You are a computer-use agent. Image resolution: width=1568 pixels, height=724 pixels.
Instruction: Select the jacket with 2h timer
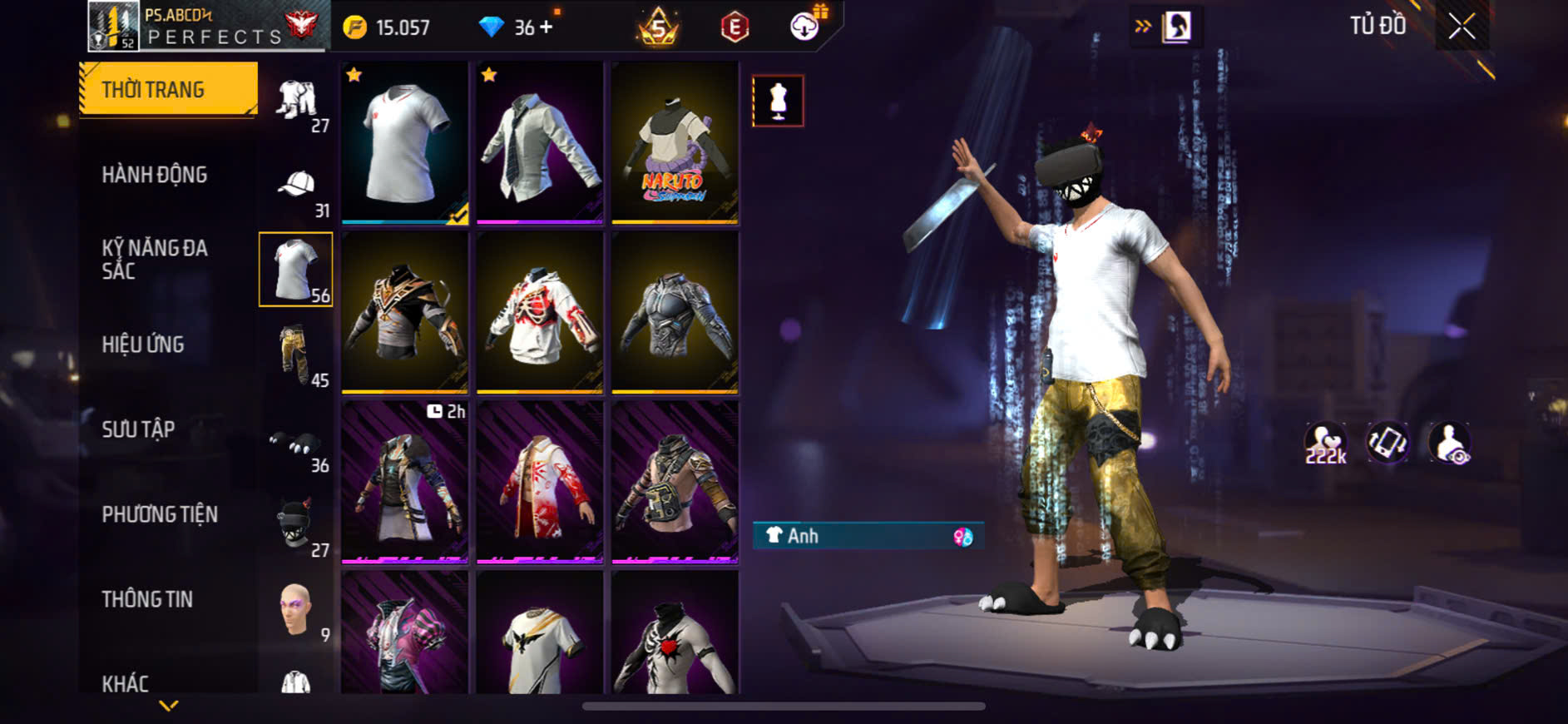[x=405, y=483]
